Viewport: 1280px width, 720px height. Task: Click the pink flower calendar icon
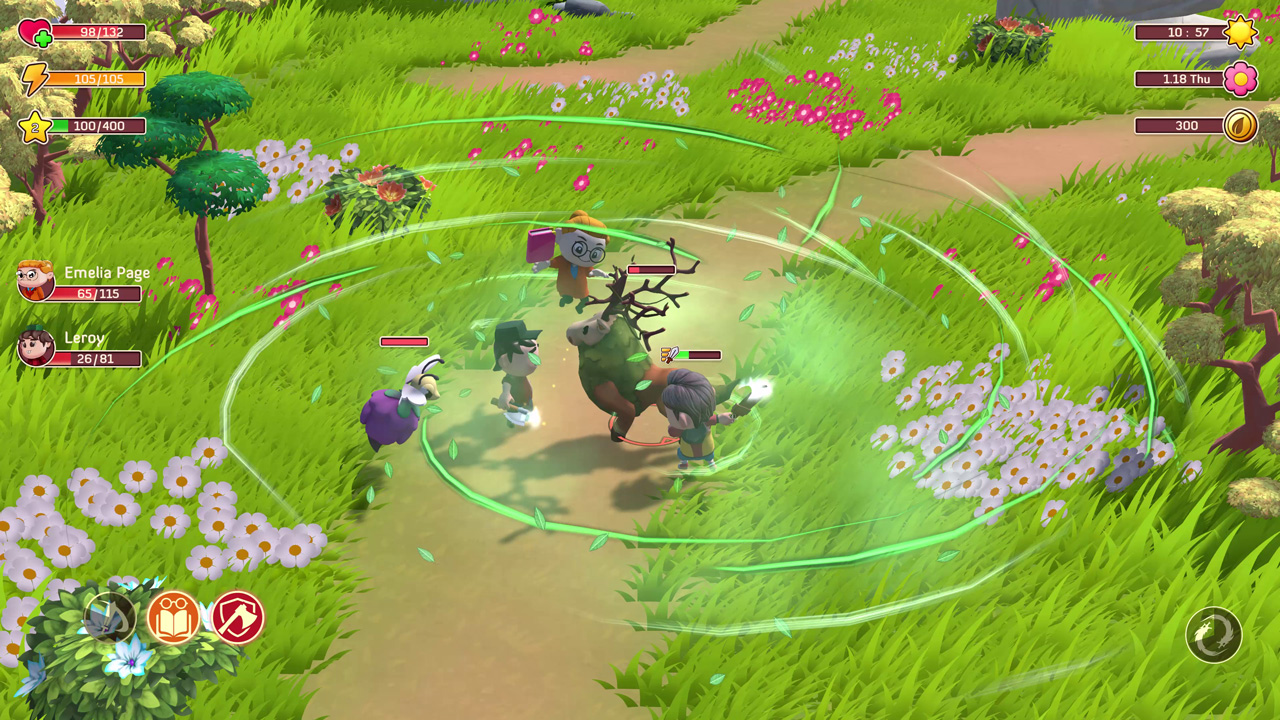pyautogui.click(x=1241, y=79)
